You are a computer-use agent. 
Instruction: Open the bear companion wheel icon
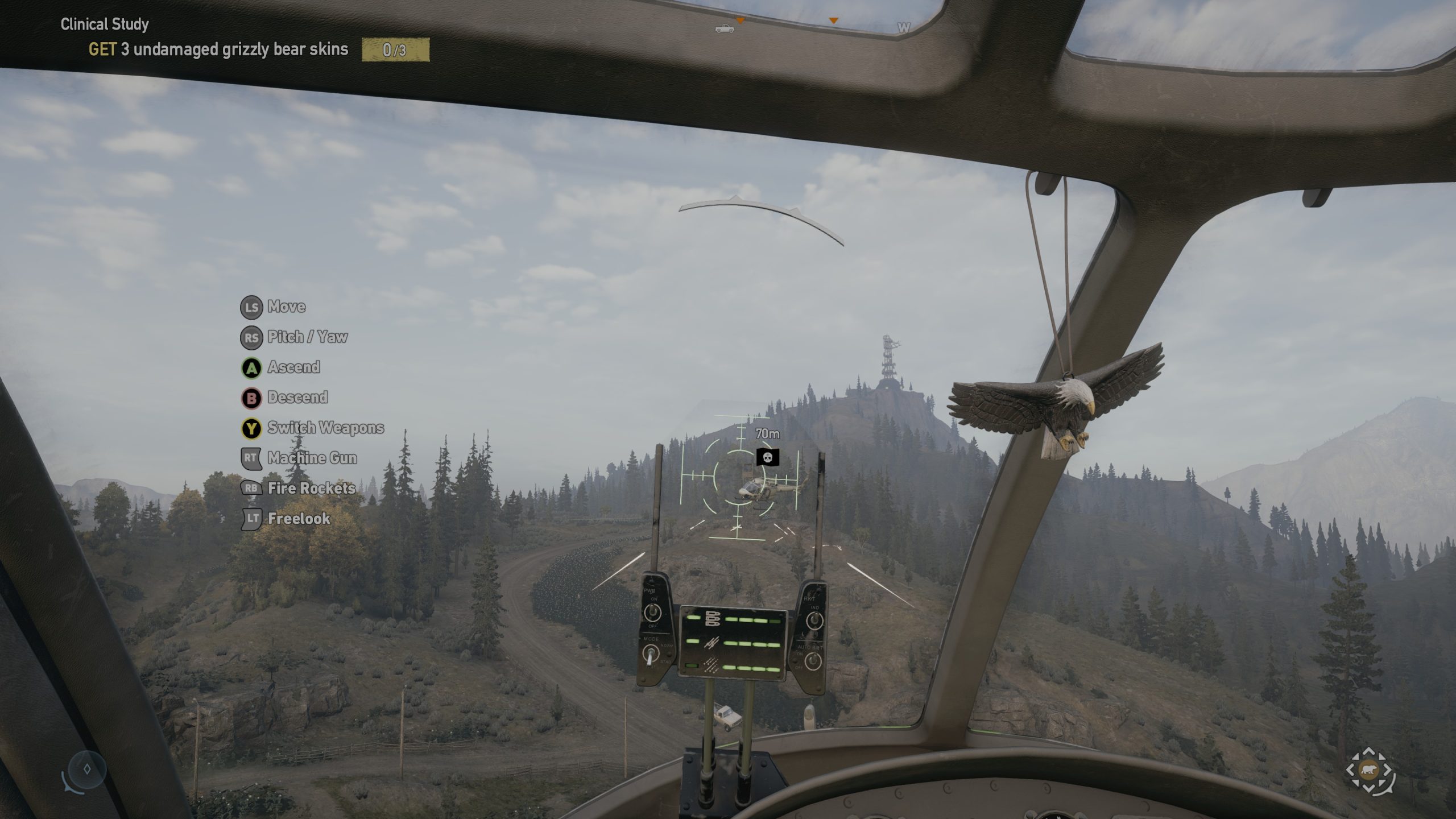(x=1369, y=771)
